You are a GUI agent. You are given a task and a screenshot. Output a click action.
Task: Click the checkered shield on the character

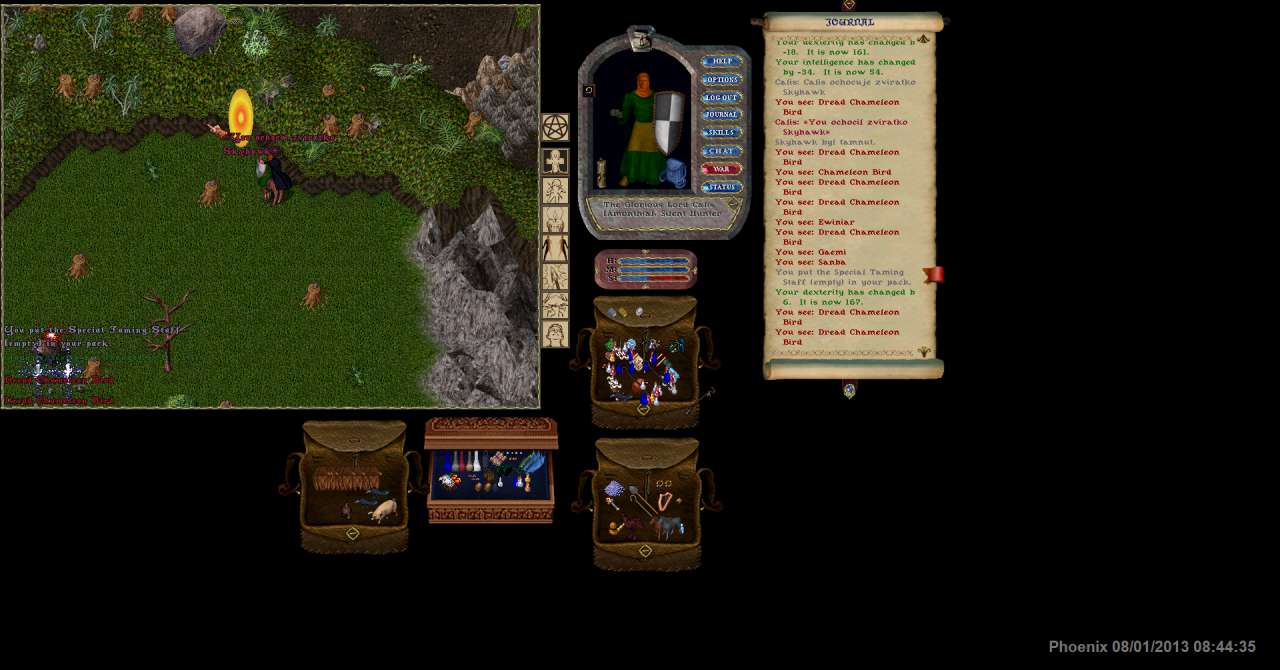[669, 124]
